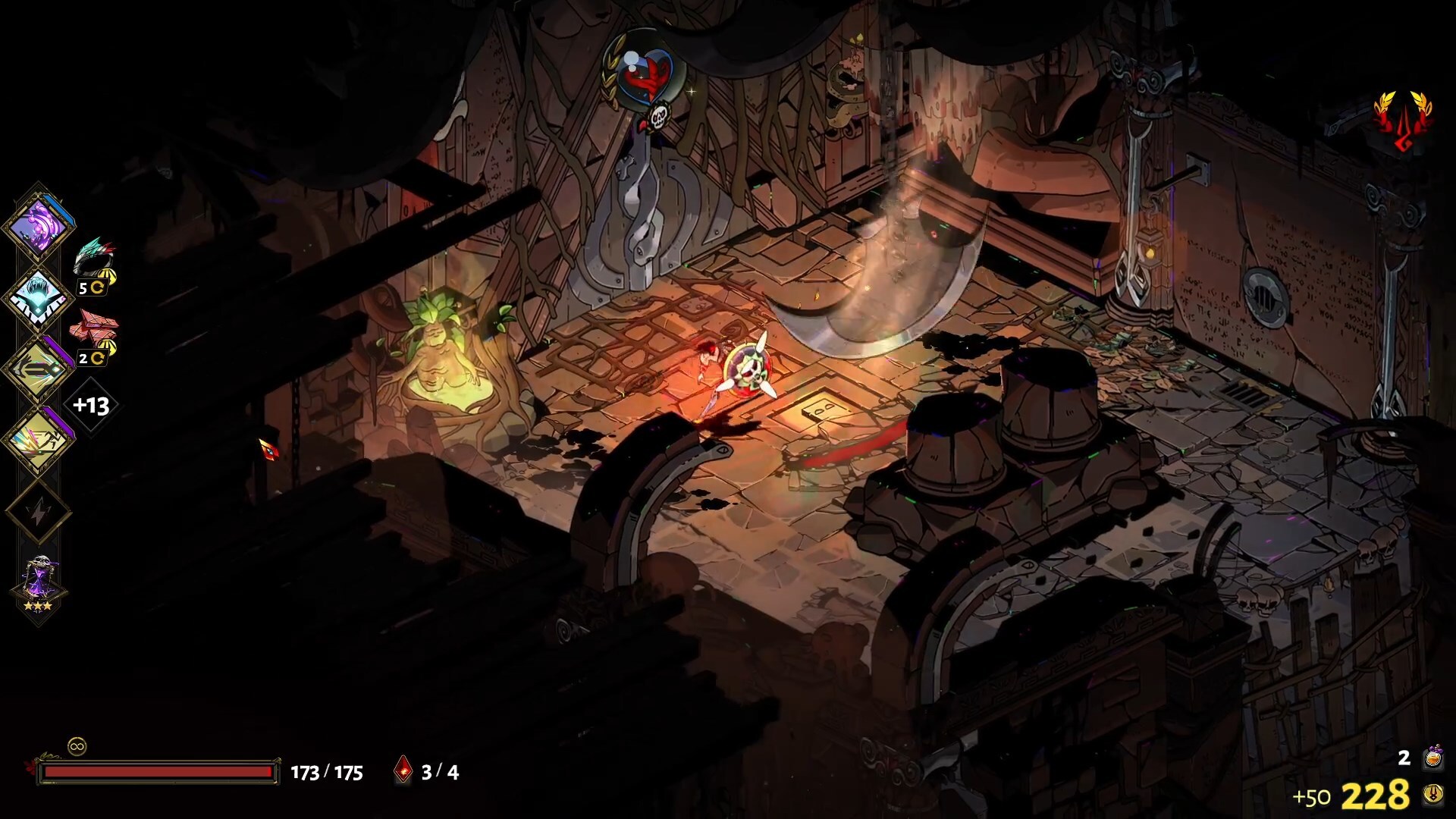1456x819 pixels.
Task: Choose the golden arrow boon diamond
Action: pos(38,369)
